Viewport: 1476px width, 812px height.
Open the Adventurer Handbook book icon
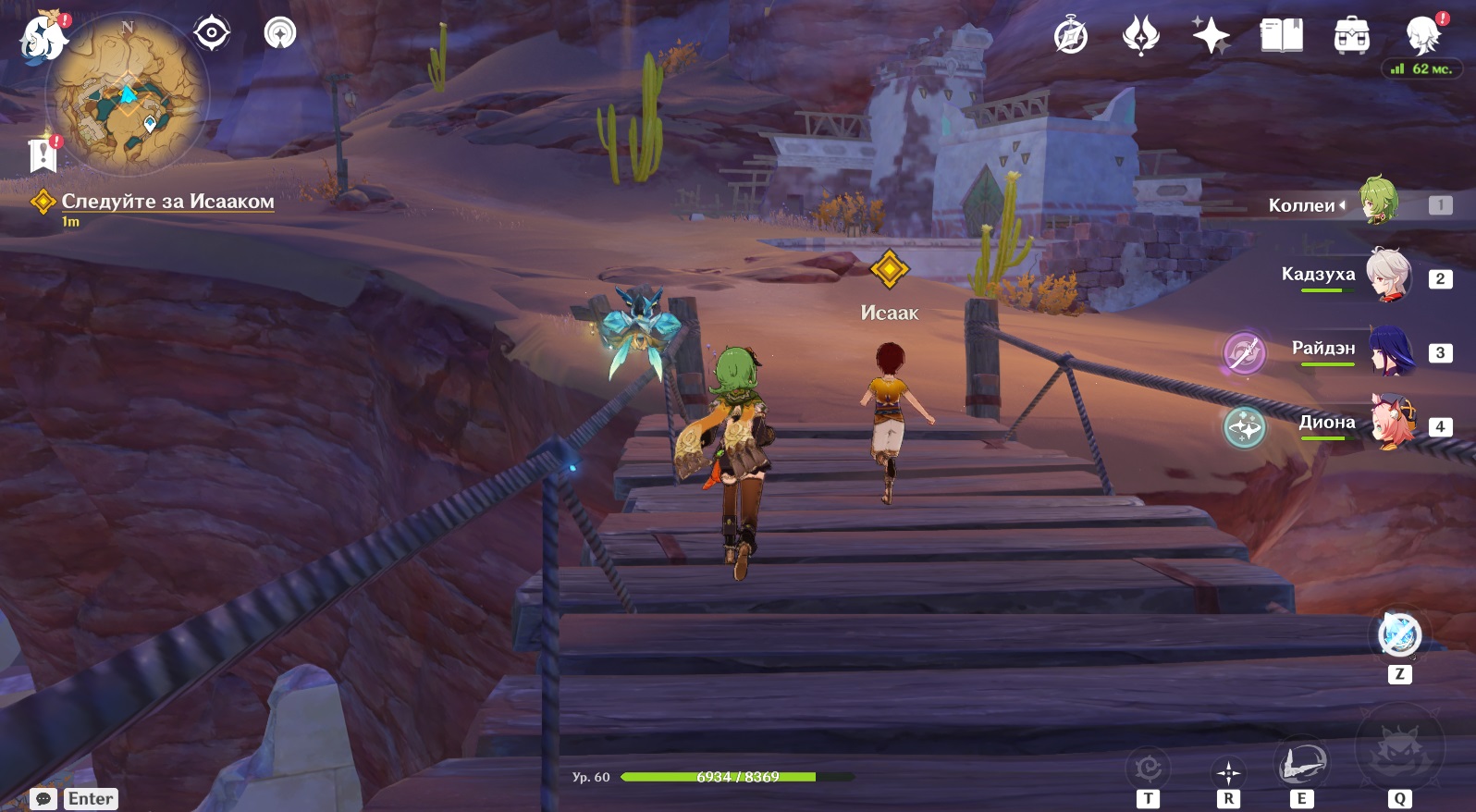tap(1281, 37)
